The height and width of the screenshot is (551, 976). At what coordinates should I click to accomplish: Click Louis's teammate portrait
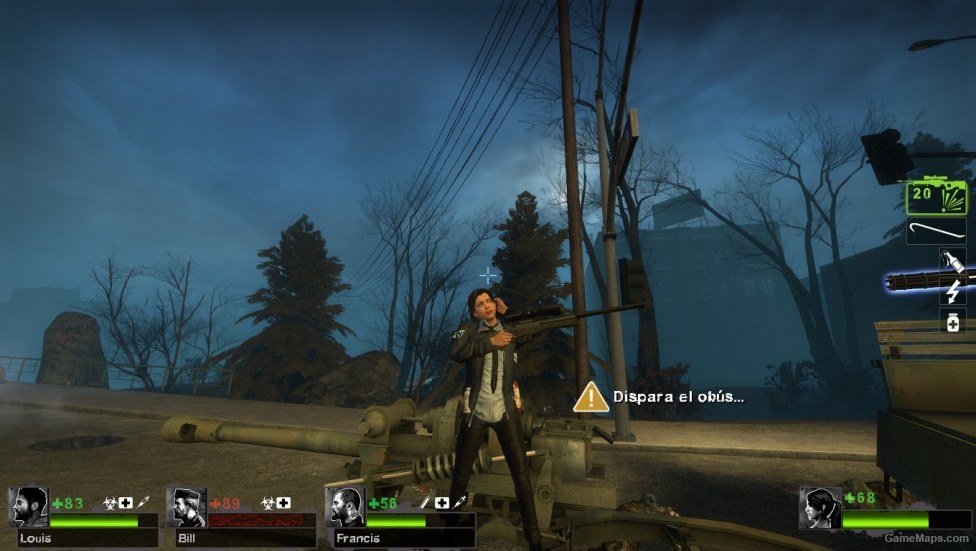pyautogui.click(x=31, y=508)
